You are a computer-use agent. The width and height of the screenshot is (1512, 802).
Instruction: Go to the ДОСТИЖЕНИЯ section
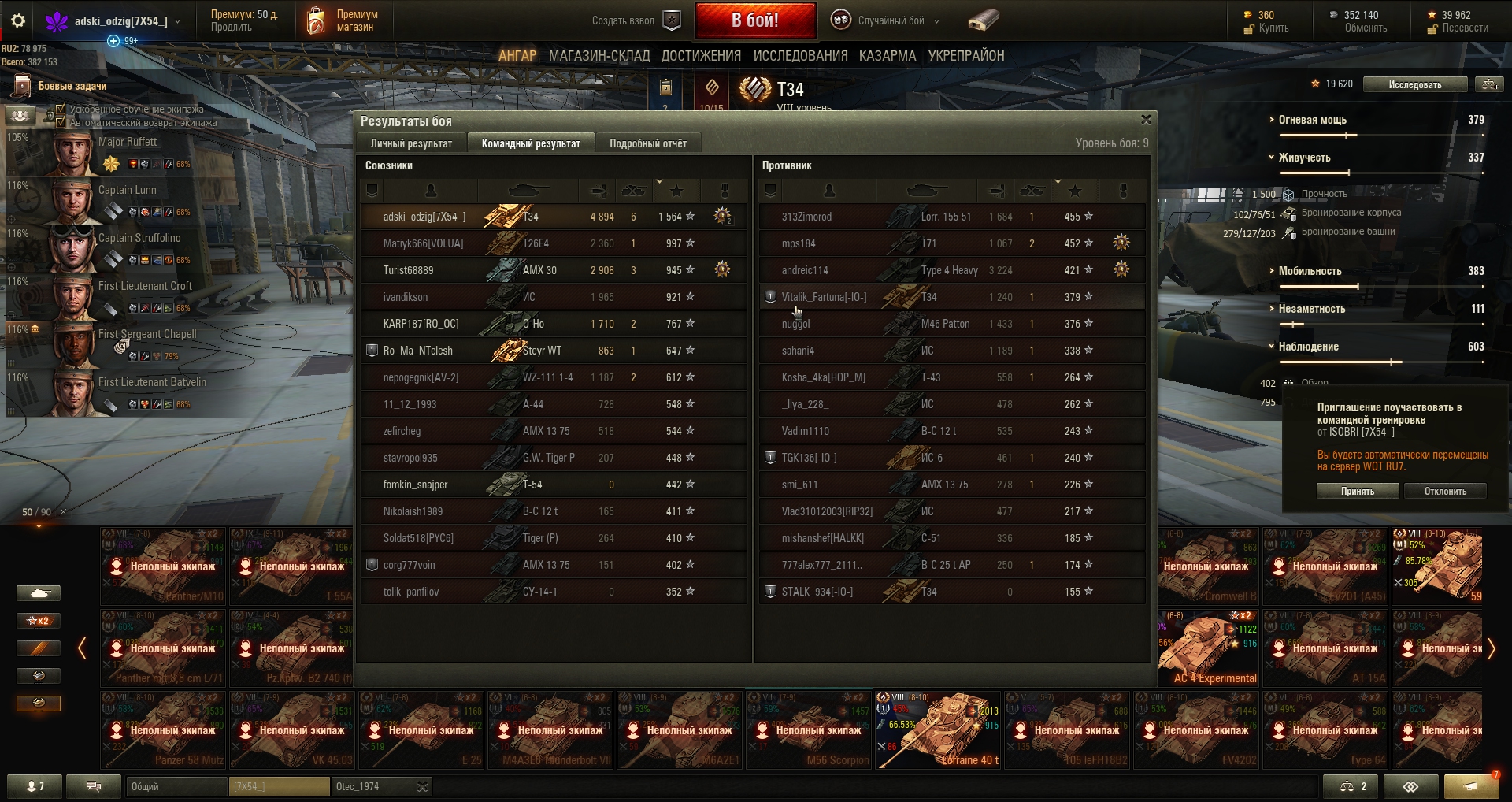pos(701,56)
